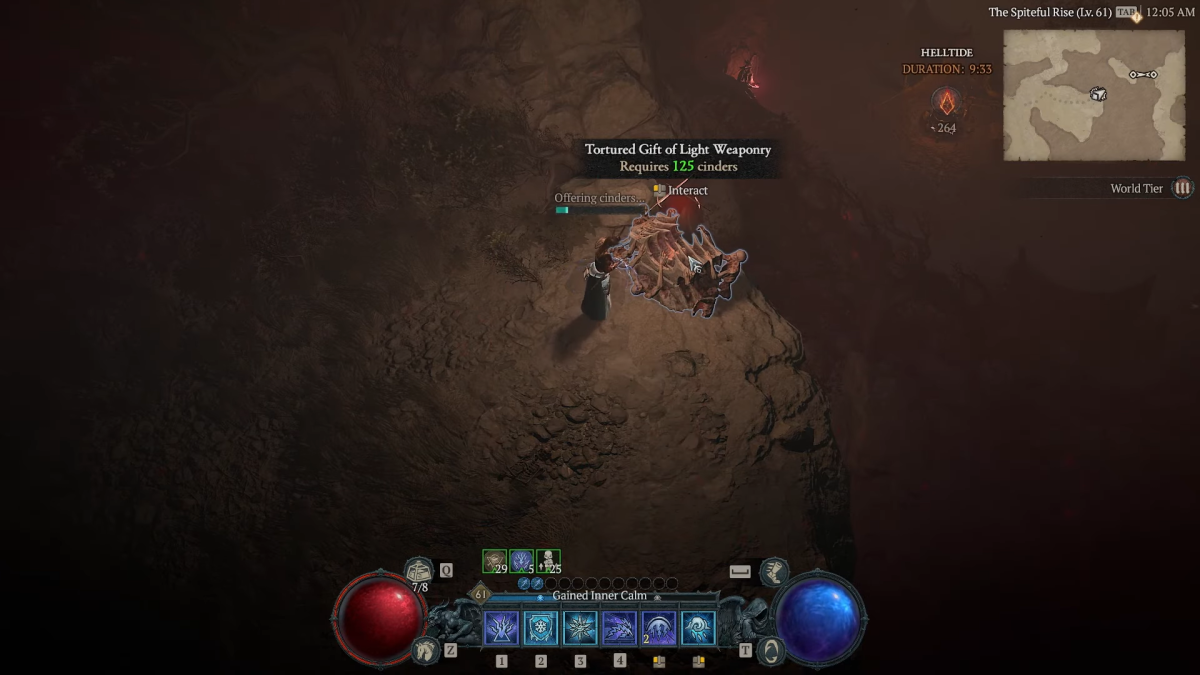This screenshot has height=675, width=1200.
Task: Activate the evade boot icon
Action: [774, 572]
